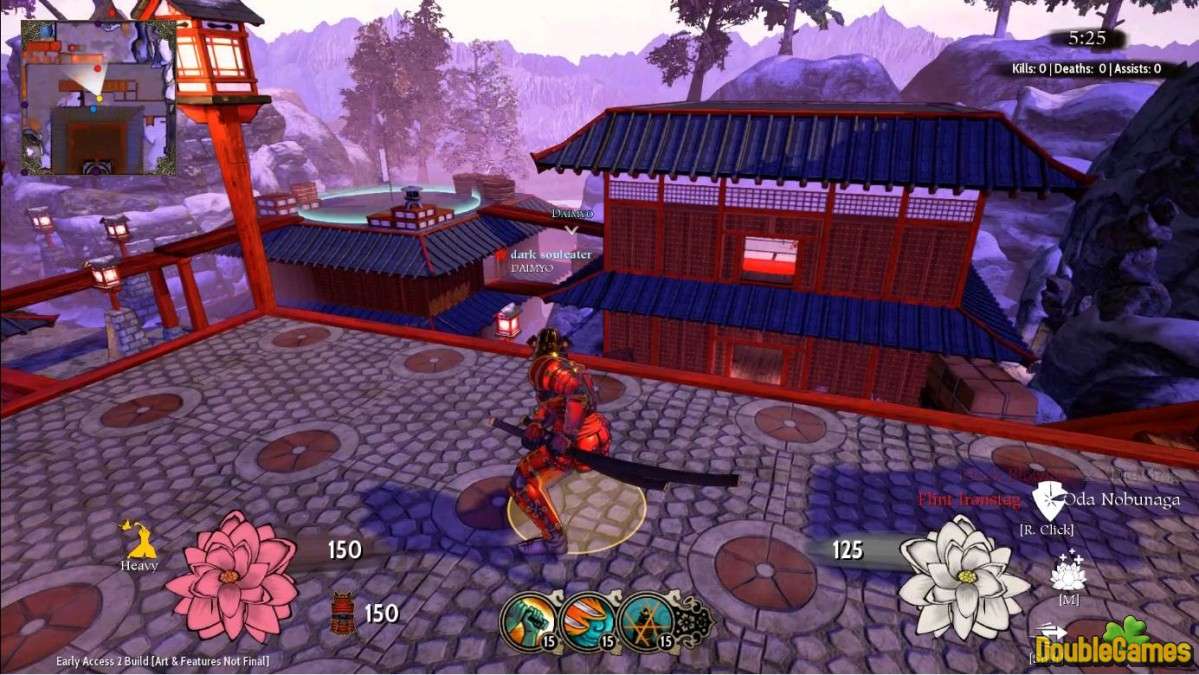Use the orange blade slash ability
1199x675 pixels.
tap(586, 620)
